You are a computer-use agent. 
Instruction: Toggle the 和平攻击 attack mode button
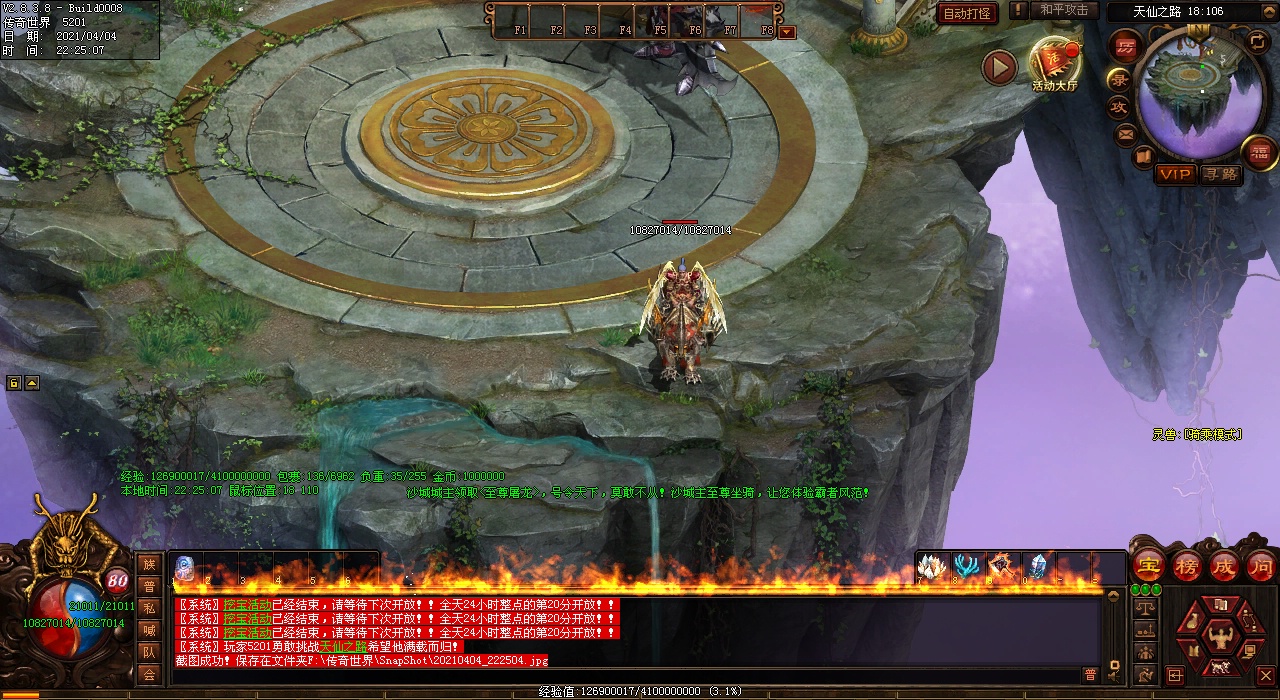click(1063, 10)
